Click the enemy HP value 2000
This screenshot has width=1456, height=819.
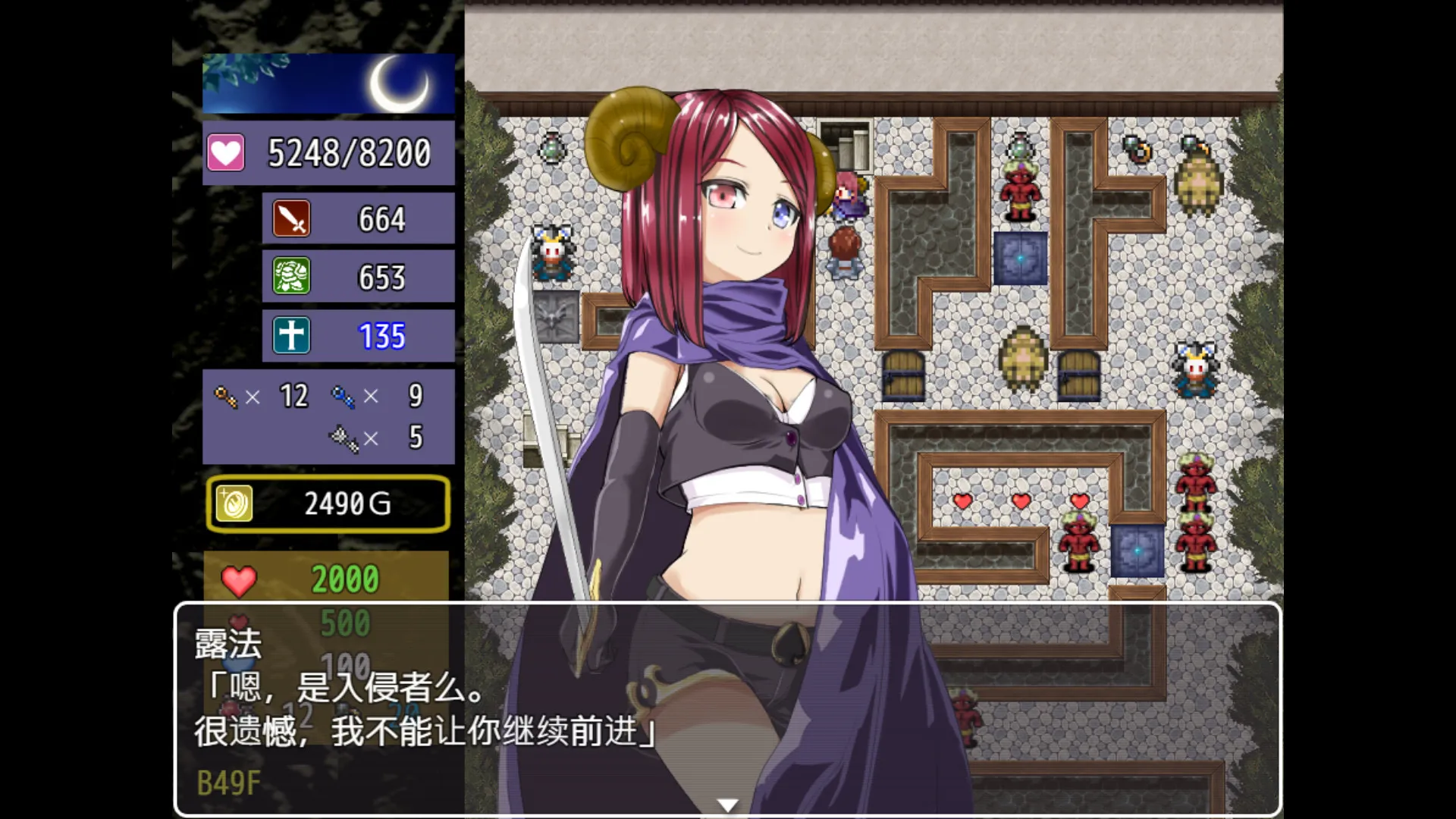pyautogui.click(x=345, y=579)
